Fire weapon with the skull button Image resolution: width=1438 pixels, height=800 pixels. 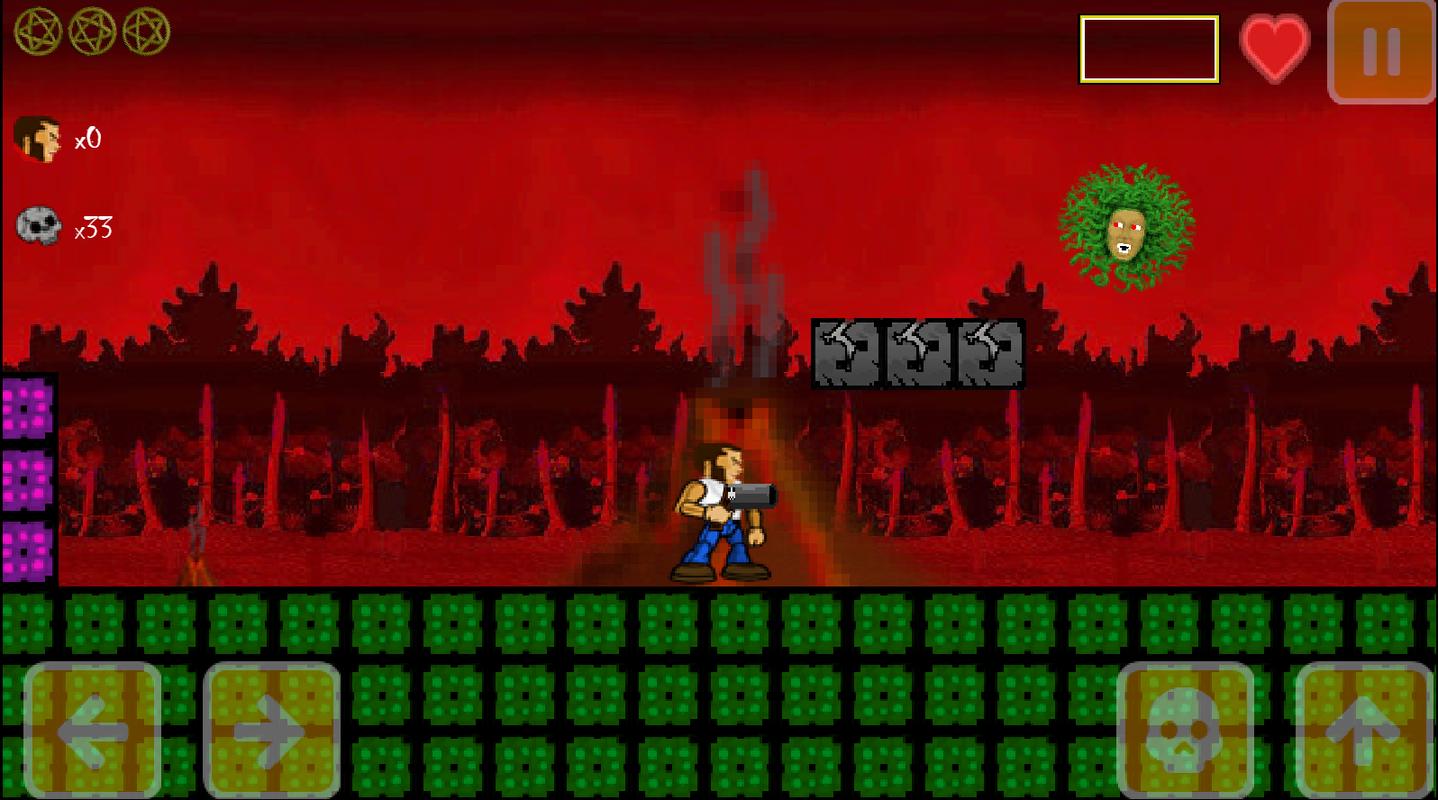tap(1185, 729)
